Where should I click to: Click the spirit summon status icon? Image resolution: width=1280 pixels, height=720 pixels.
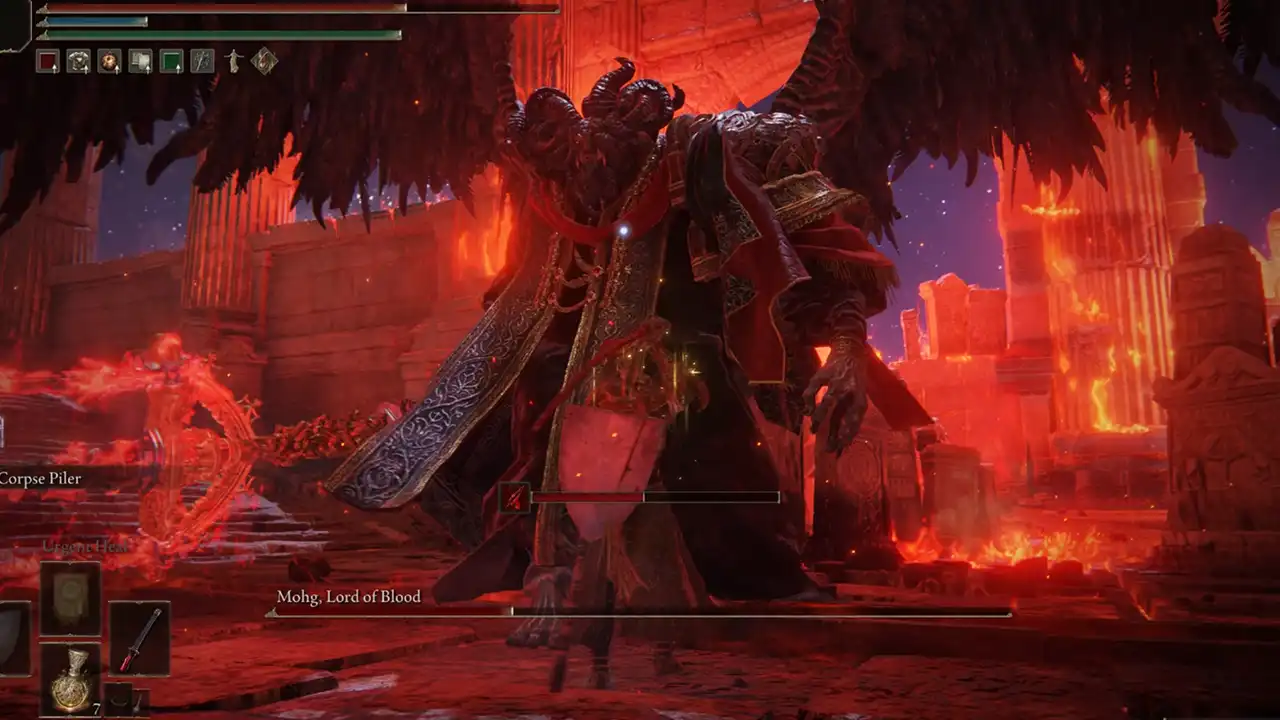[x=234, y=60]
